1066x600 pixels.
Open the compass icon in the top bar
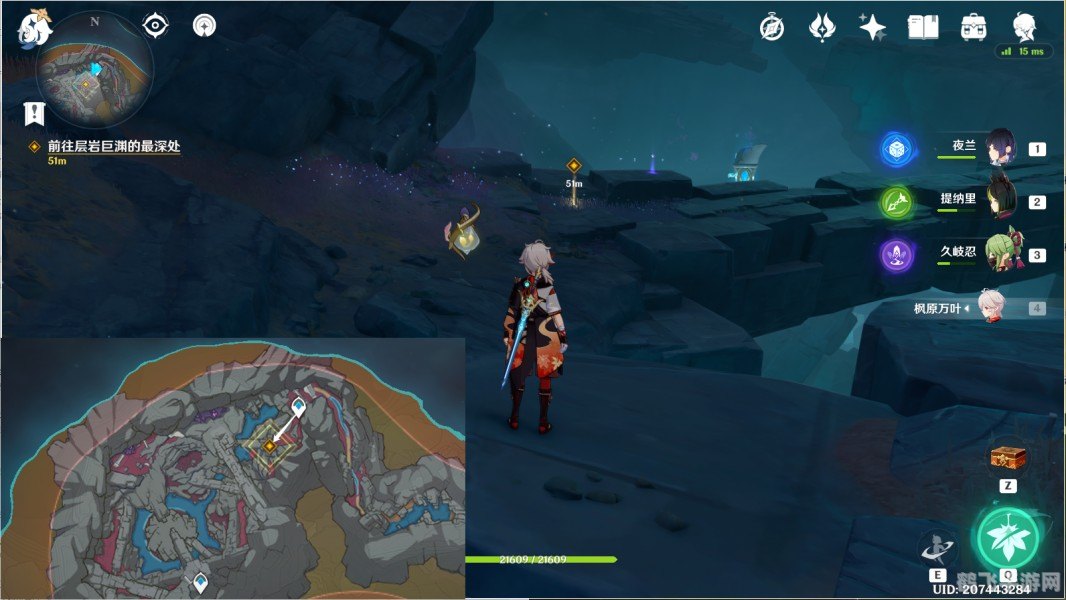tap(772, 27)
